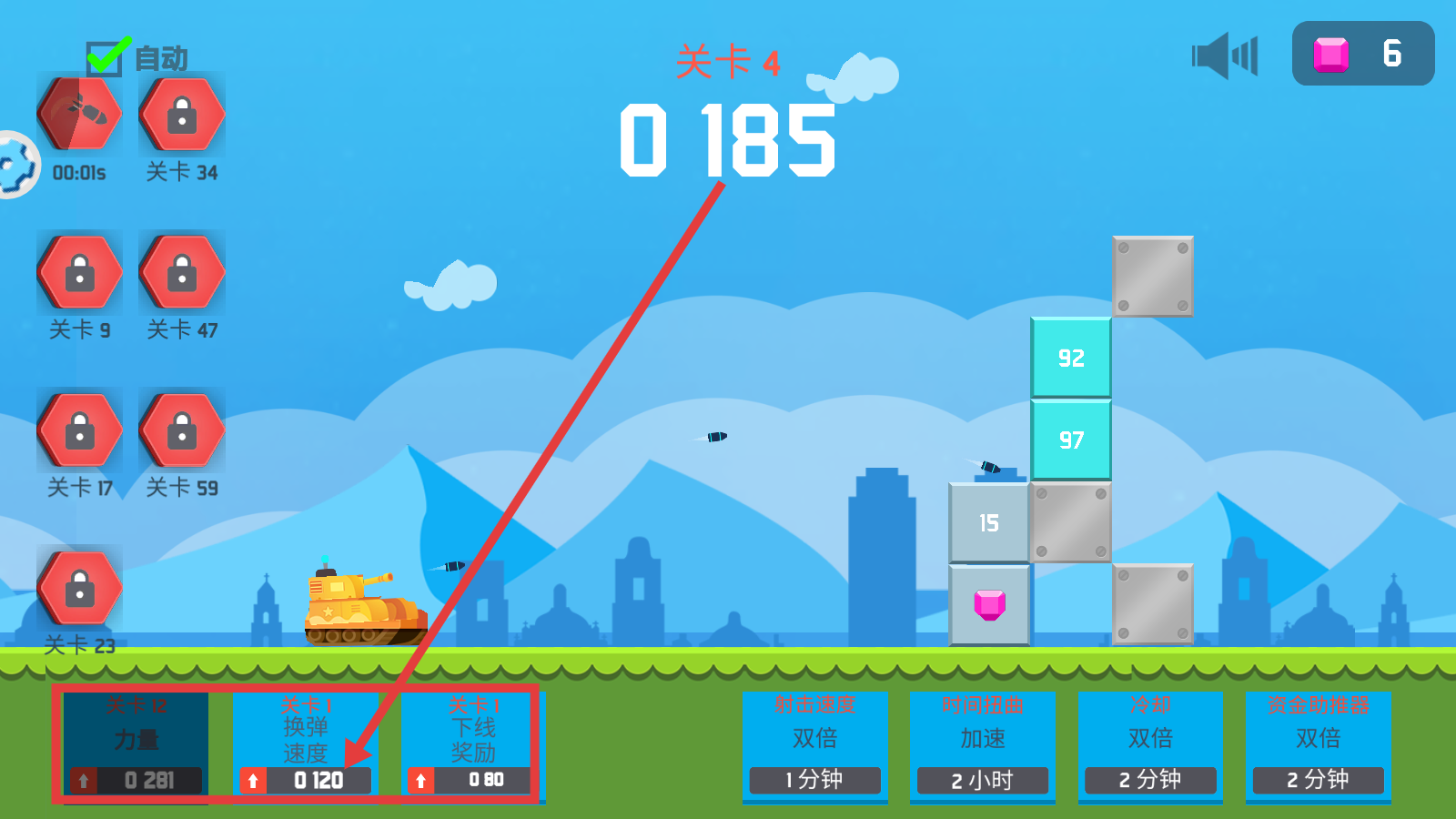Toggle the 自动 auto-fire checkbox
The height and width of the screenshot is (819, 1456).
point(106,58)
